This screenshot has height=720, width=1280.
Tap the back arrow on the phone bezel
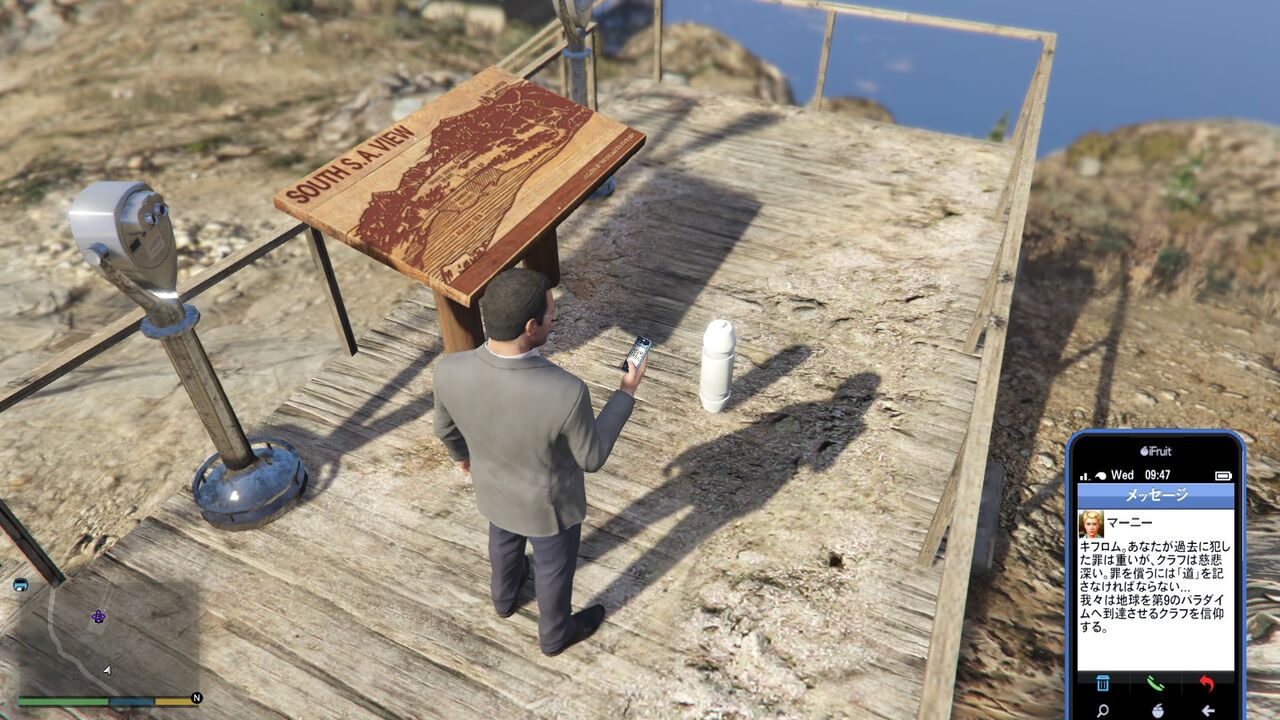click(x=1208, y=709)
